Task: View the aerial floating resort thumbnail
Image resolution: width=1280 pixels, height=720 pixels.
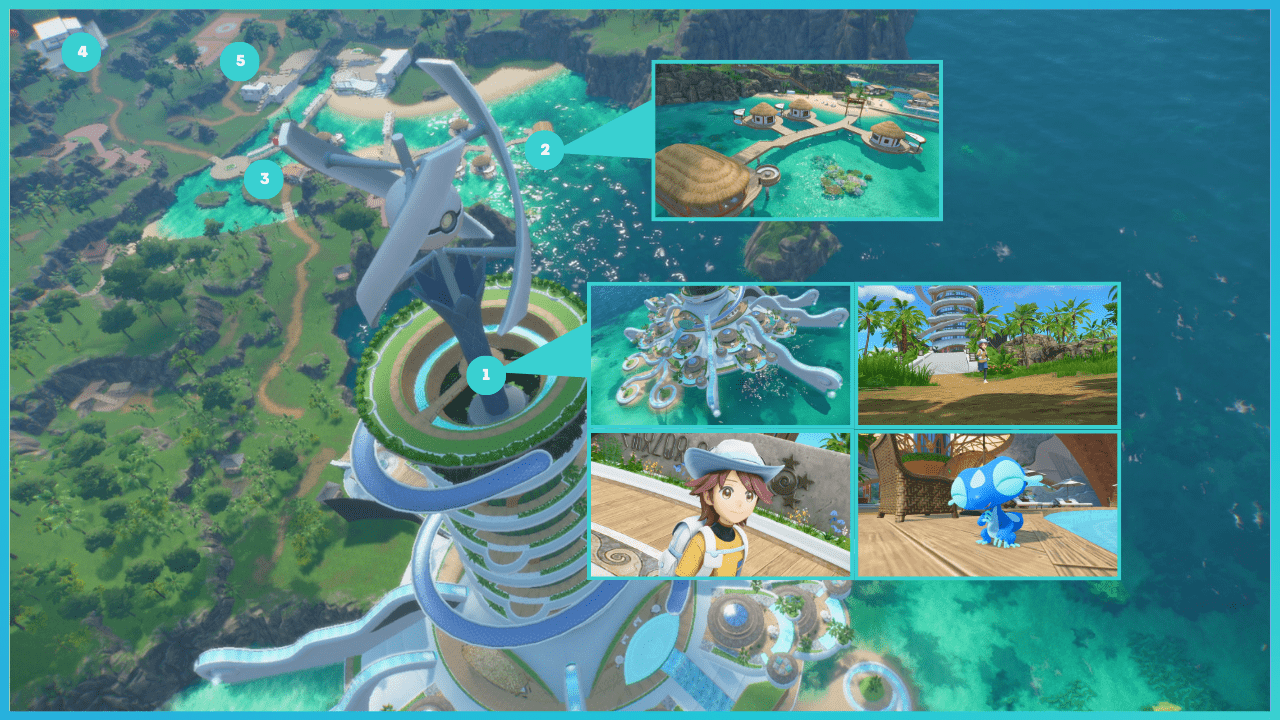Action: pos(720,355)
